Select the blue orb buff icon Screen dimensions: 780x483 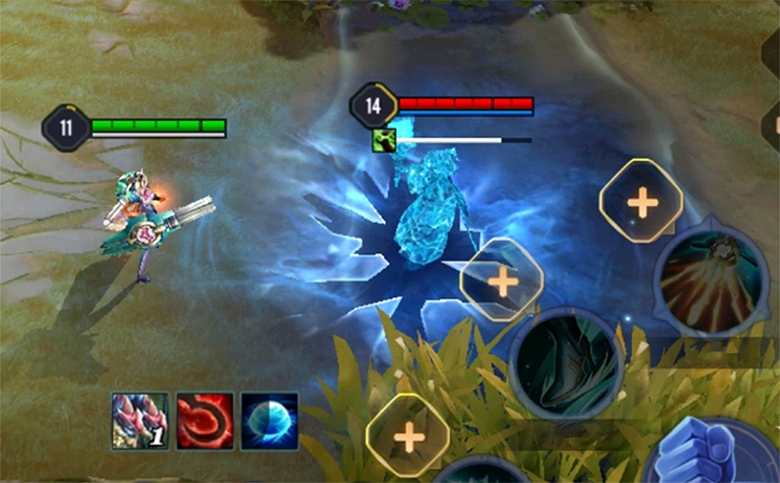269,420
